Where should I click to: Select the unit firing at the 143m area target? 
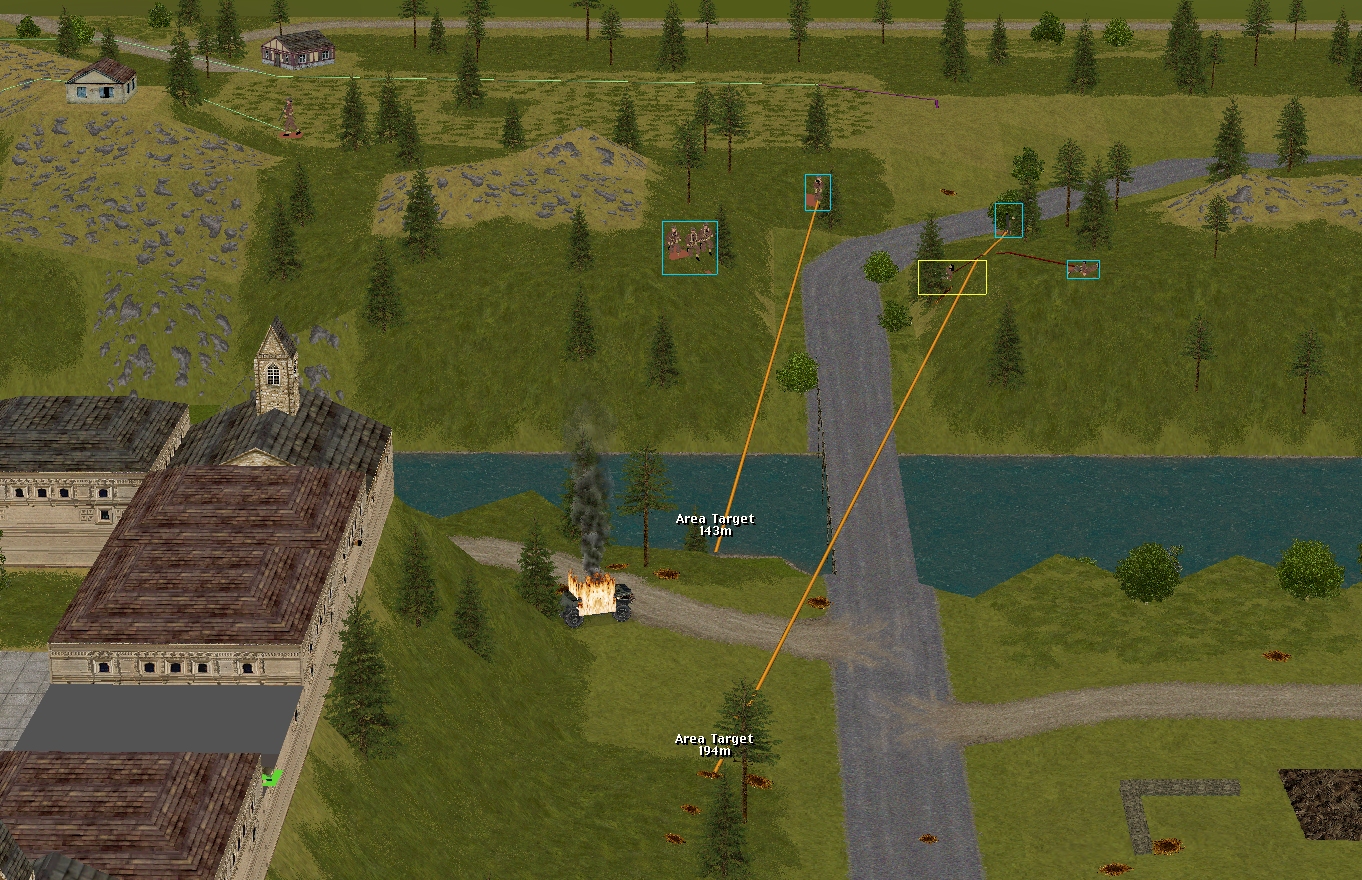point(818,191)
